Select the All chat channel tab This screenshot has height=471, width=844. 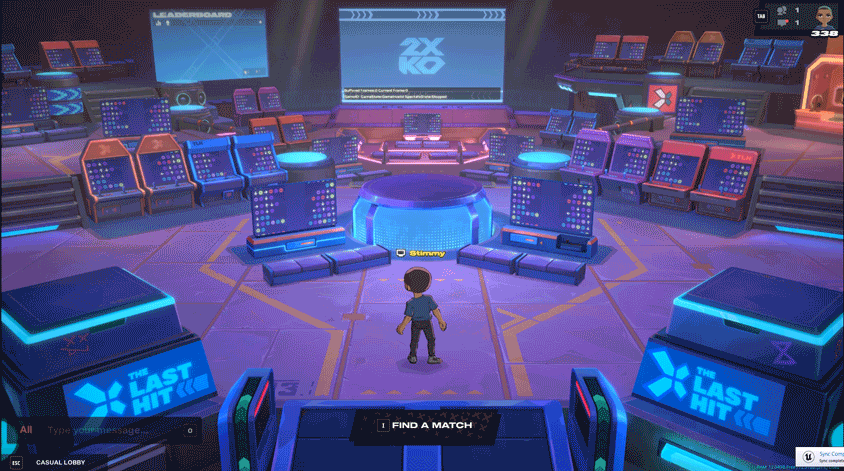(x=26, y=430)
